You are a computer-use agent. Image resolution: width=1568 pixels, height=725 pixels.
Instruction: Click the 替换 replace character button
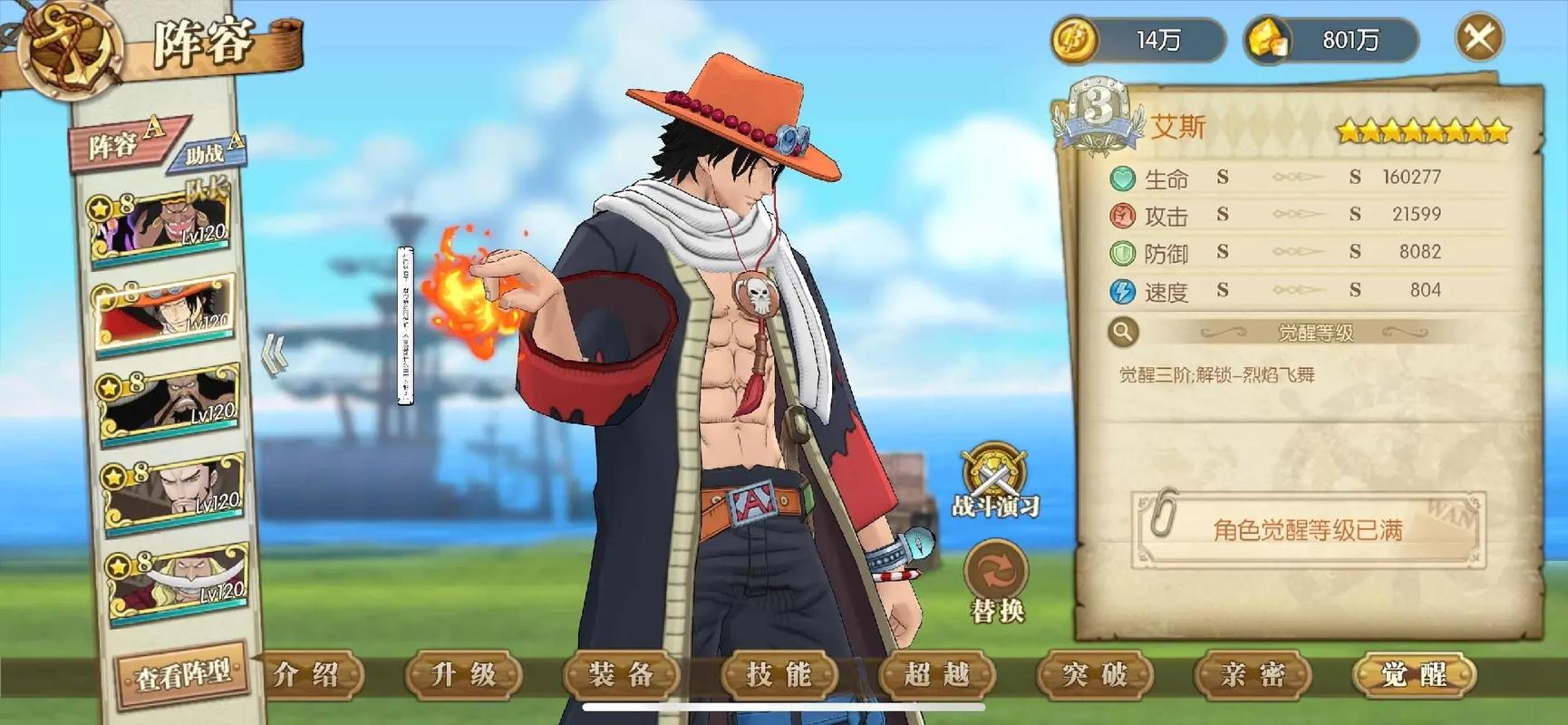click(x=996, y=581)
